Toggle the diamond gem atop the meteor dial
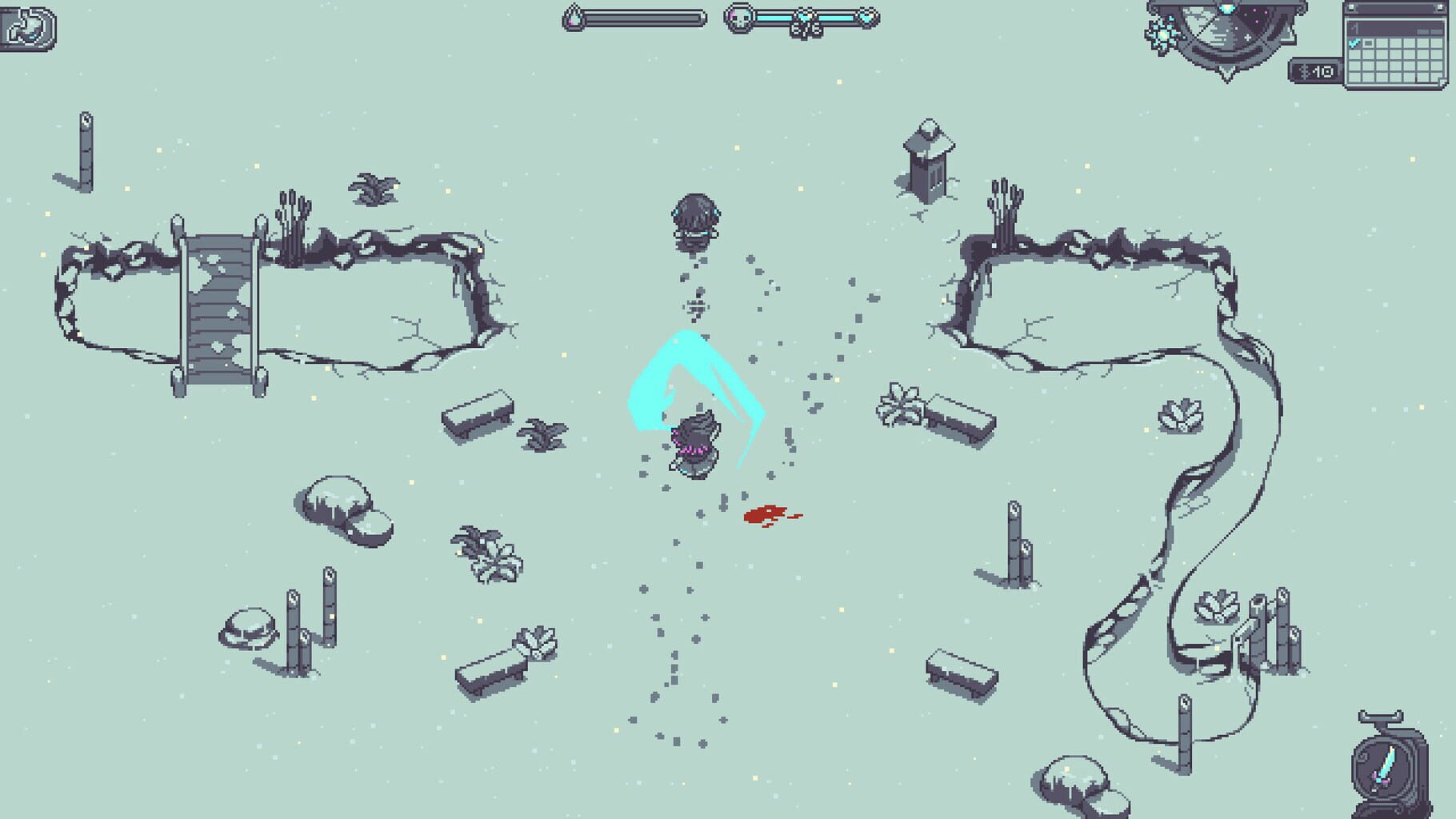Screen dimensions: 1456x819 pyautogui.click(x=1227, y=8)
